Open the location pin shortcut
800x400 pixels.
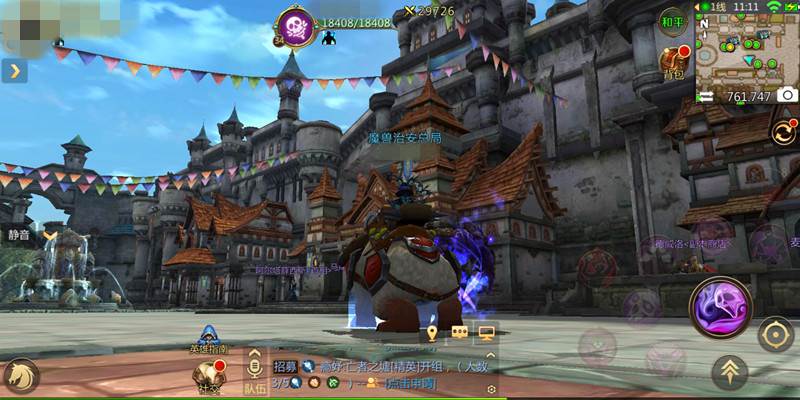tap(432, 333)
